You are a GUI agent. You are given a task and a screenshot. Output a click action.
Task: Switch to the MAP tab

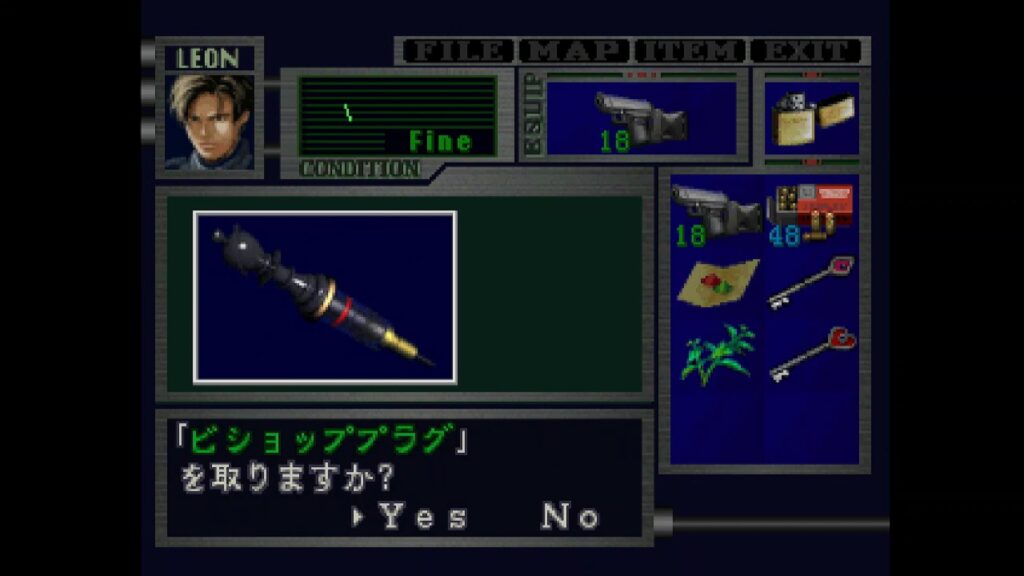pos(576,51)
